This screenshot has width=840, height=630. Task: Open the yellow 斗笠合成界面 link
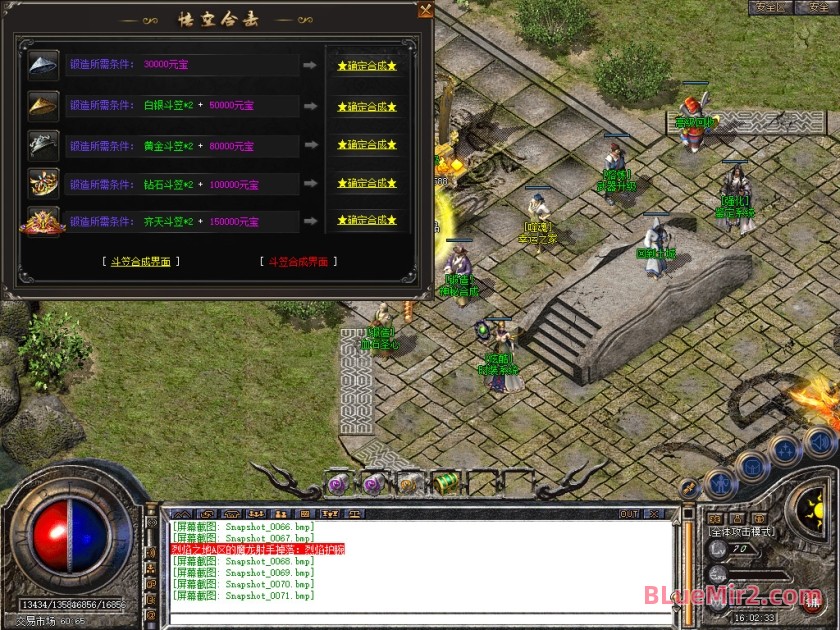pos(141,262)
